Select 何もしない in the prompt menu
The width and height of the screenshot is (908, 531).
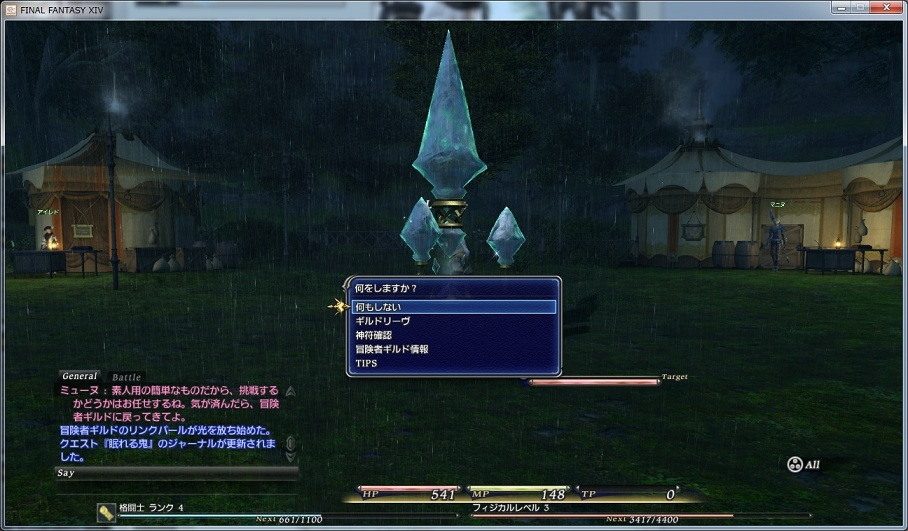tap(454, 307)
